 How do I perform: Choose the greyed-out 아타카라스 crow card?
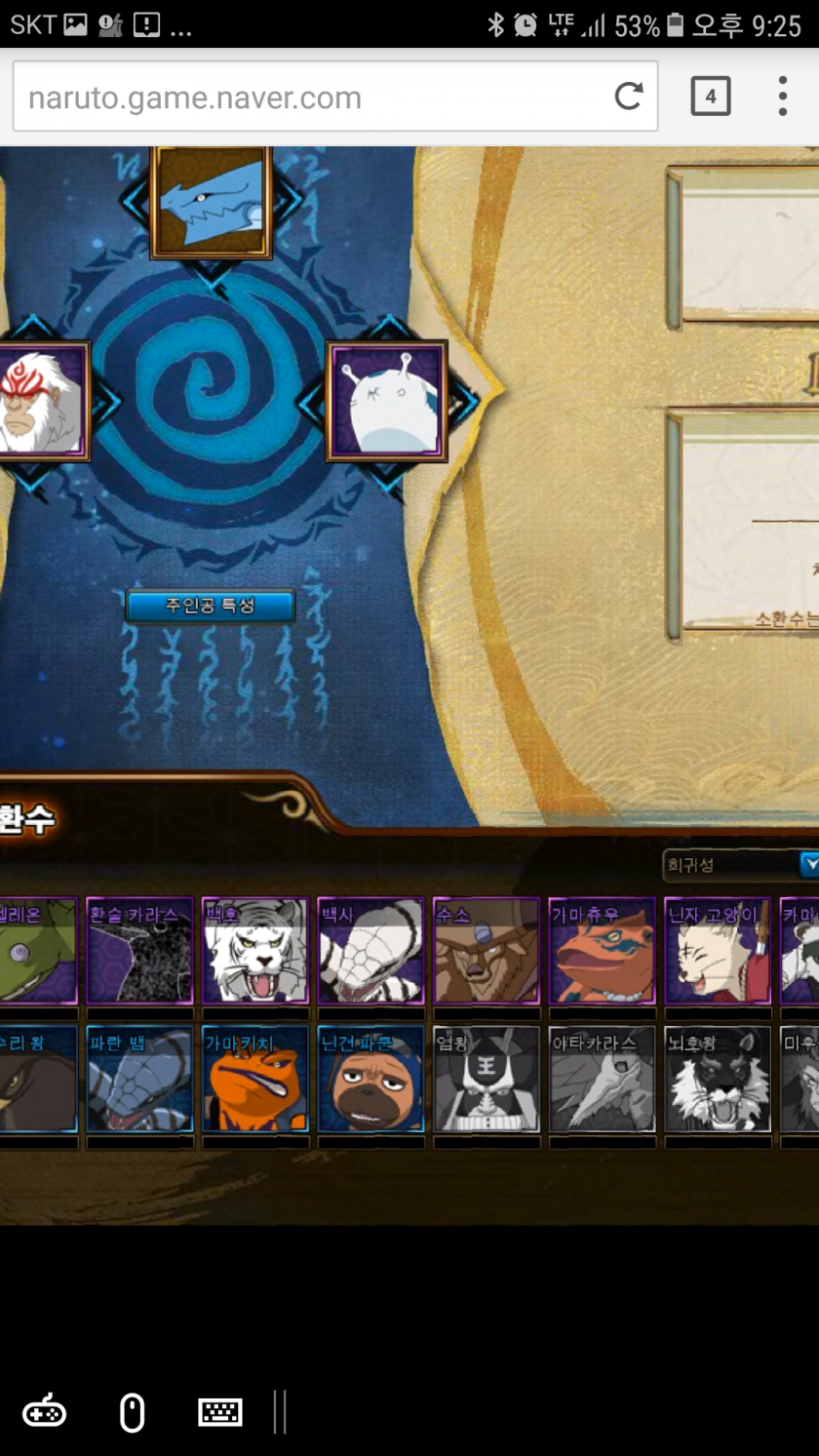[x=602, y=1079]
